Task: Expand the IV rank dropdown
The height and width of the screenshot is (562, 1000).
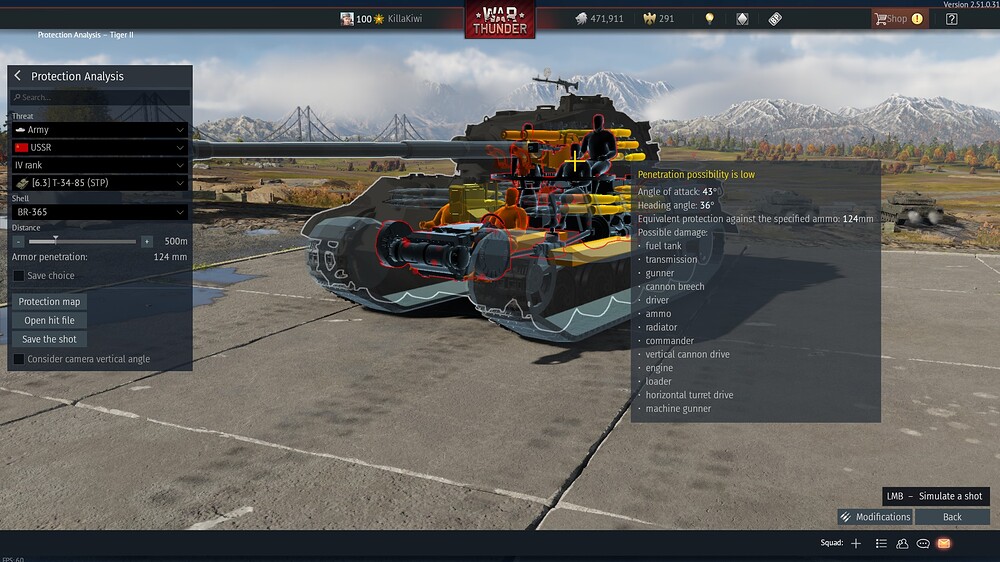Action: point(100,165)
